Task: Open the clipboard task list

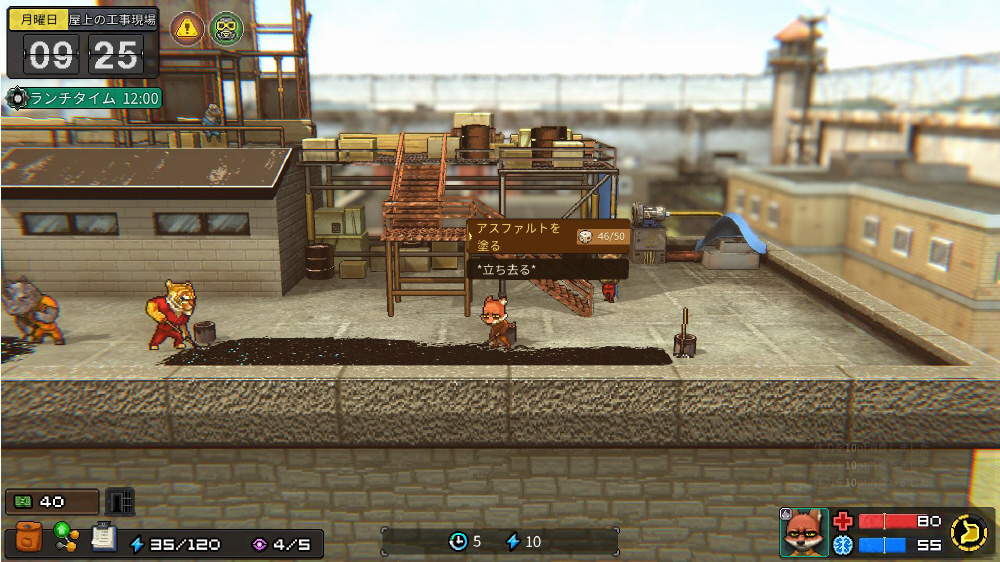Action: pyautogui.click(x=102, y=538)
